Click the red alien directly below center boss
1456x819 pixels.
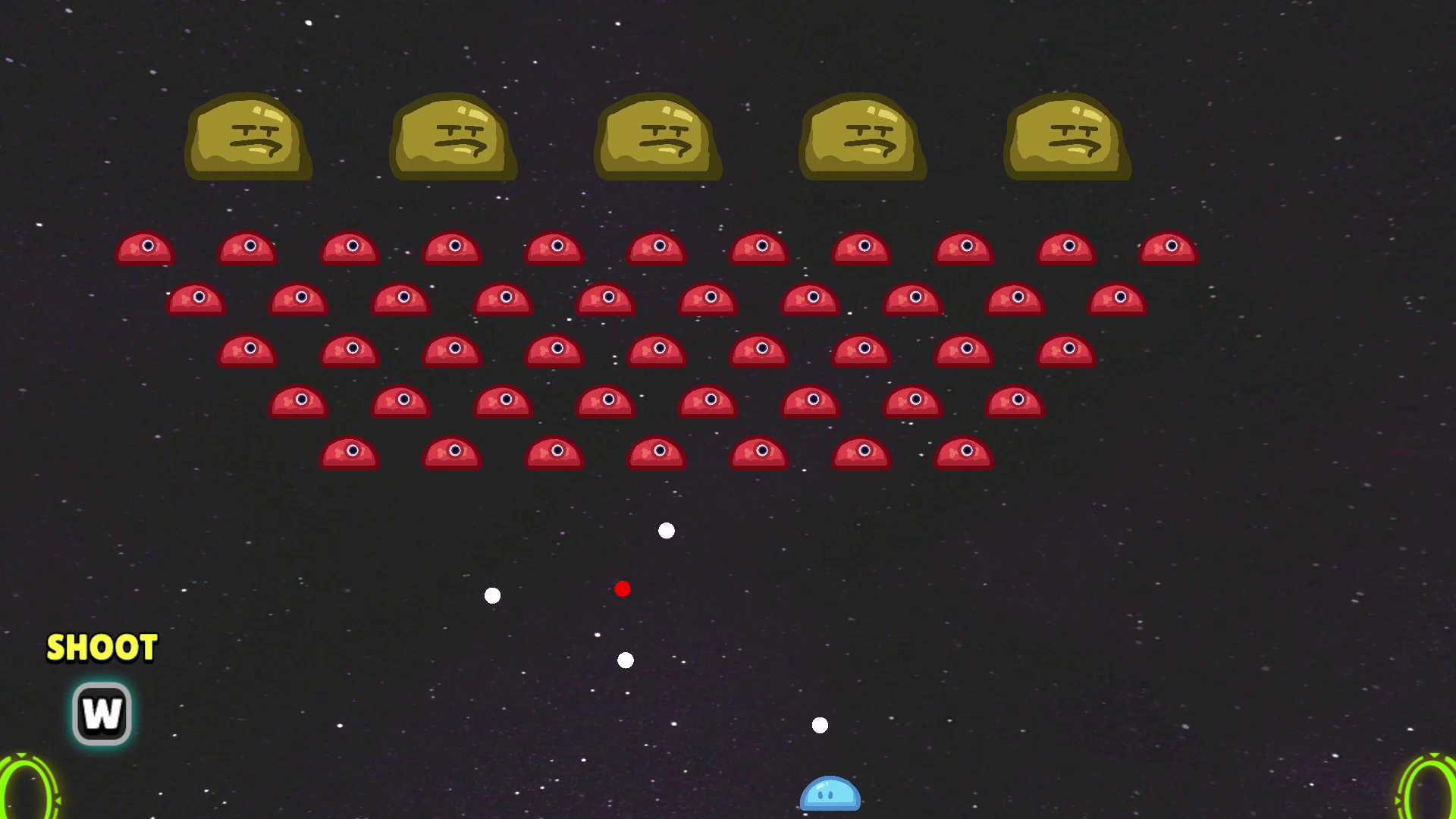(657, 246)
